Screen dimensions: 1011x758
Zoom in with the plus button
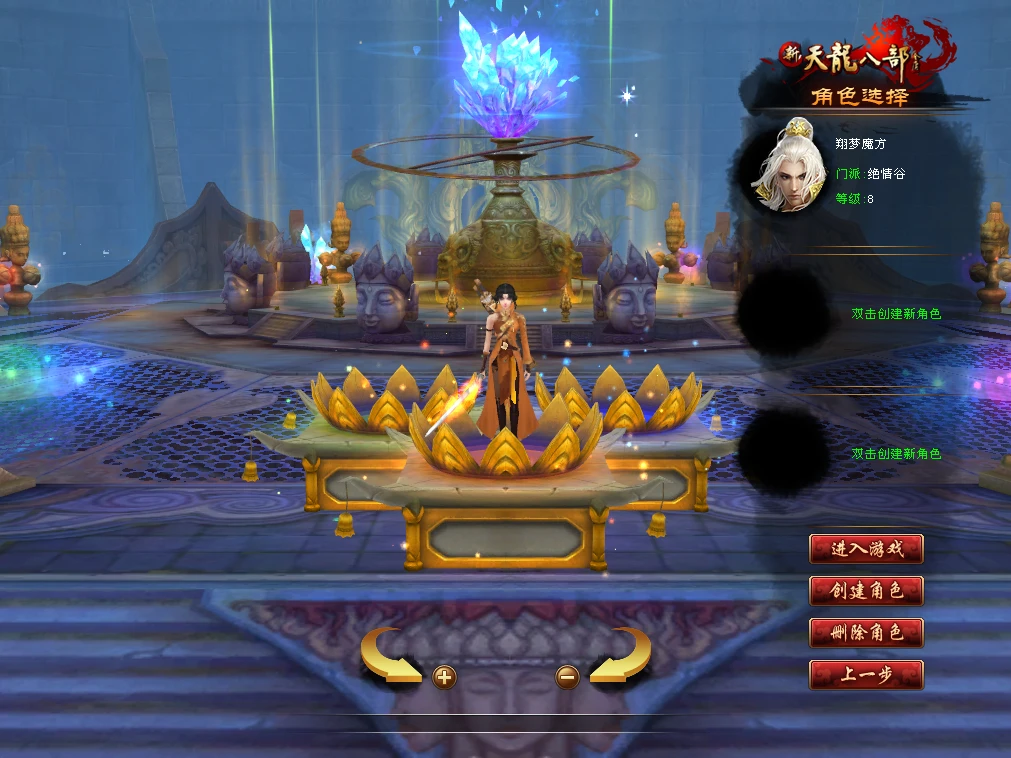444,678
